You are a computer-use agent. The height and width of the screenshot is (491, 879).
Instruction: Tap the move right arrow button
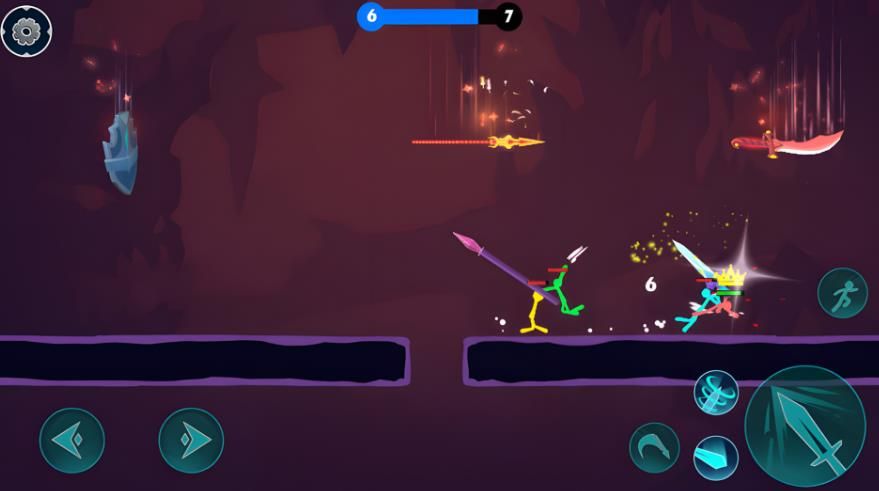pos(191,440)
